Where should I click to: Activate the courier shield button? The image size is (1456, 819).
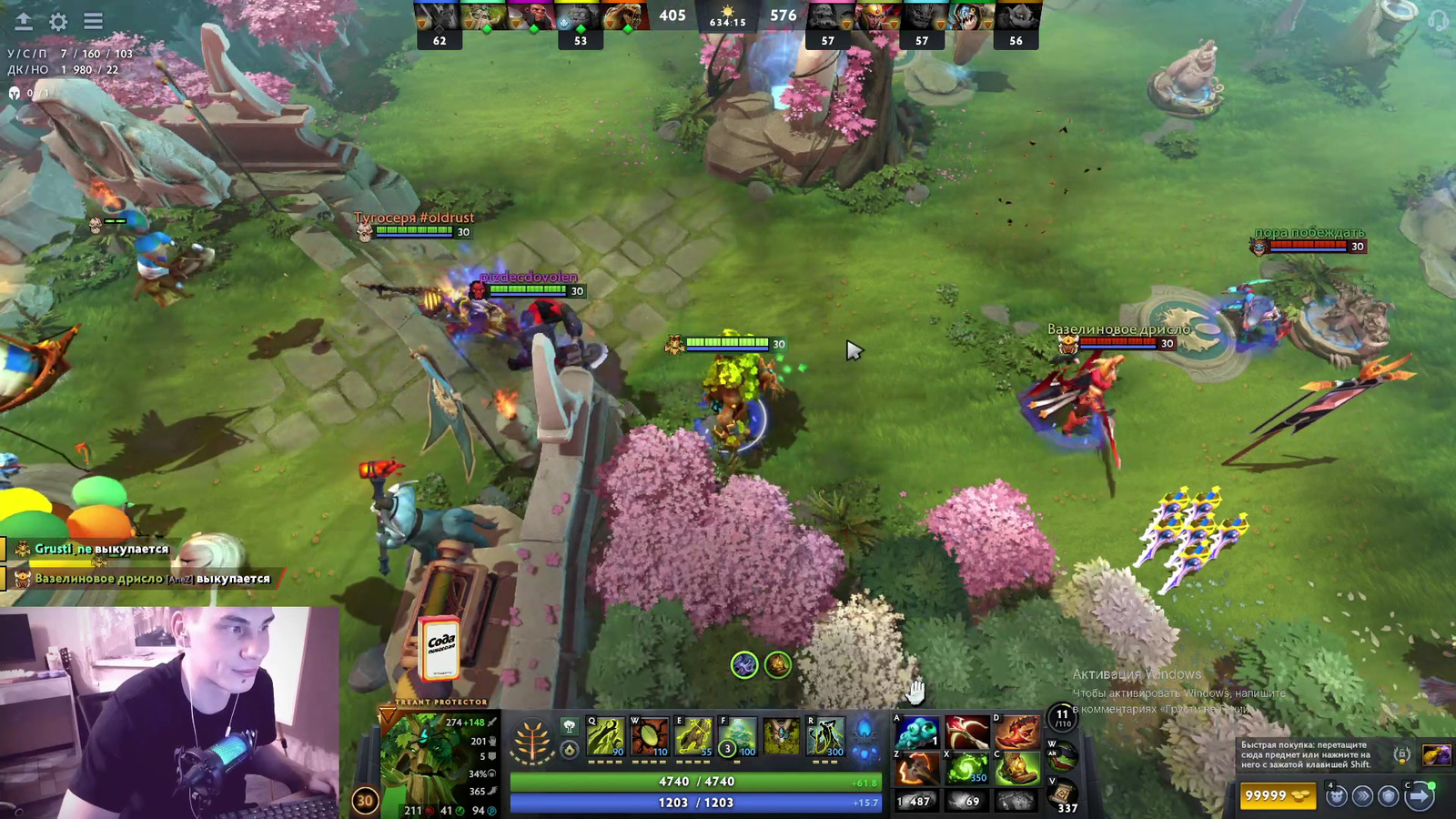(x=1389, y=796)
